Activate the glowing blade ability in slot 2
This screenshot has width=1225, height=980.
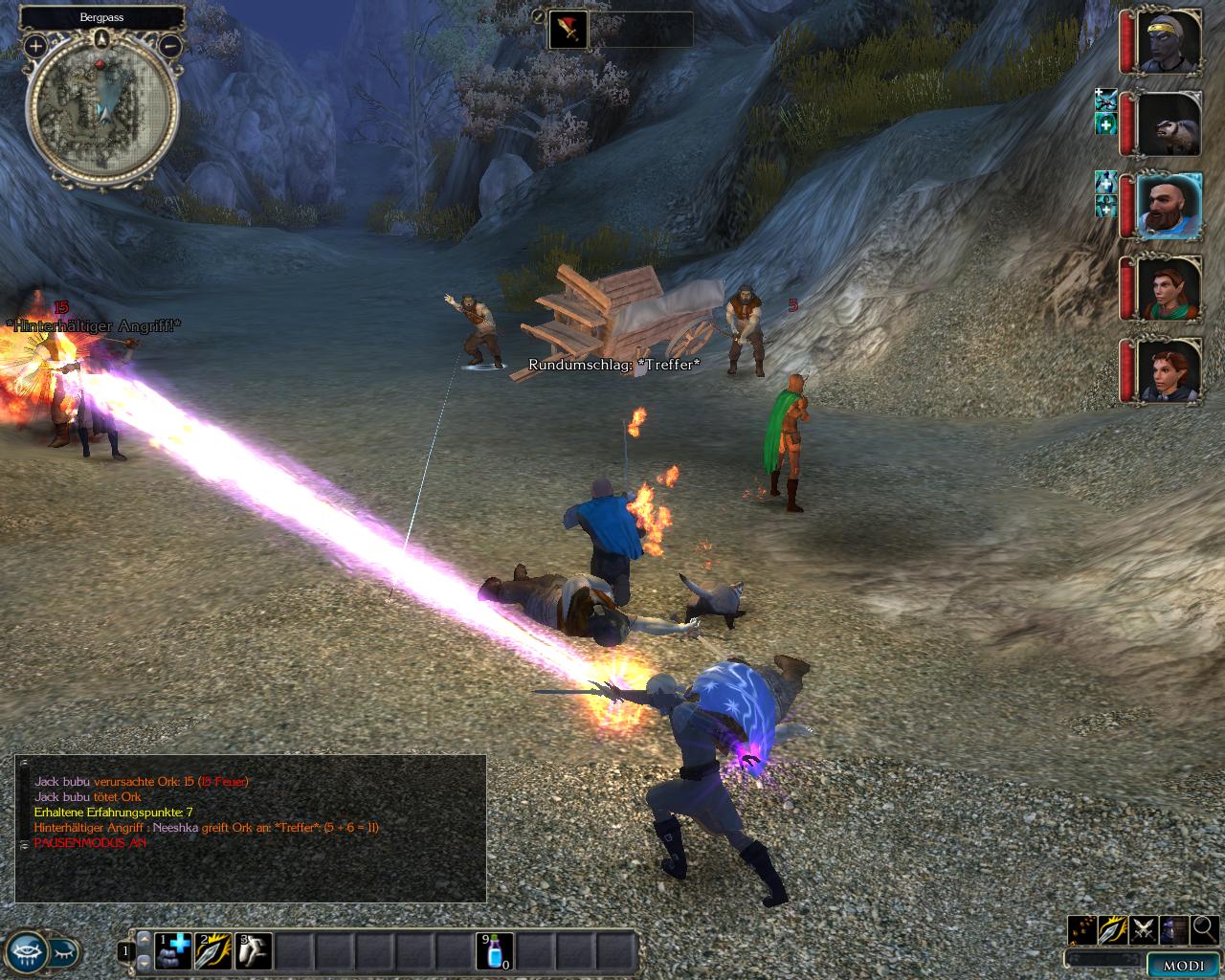click(213, 951)
